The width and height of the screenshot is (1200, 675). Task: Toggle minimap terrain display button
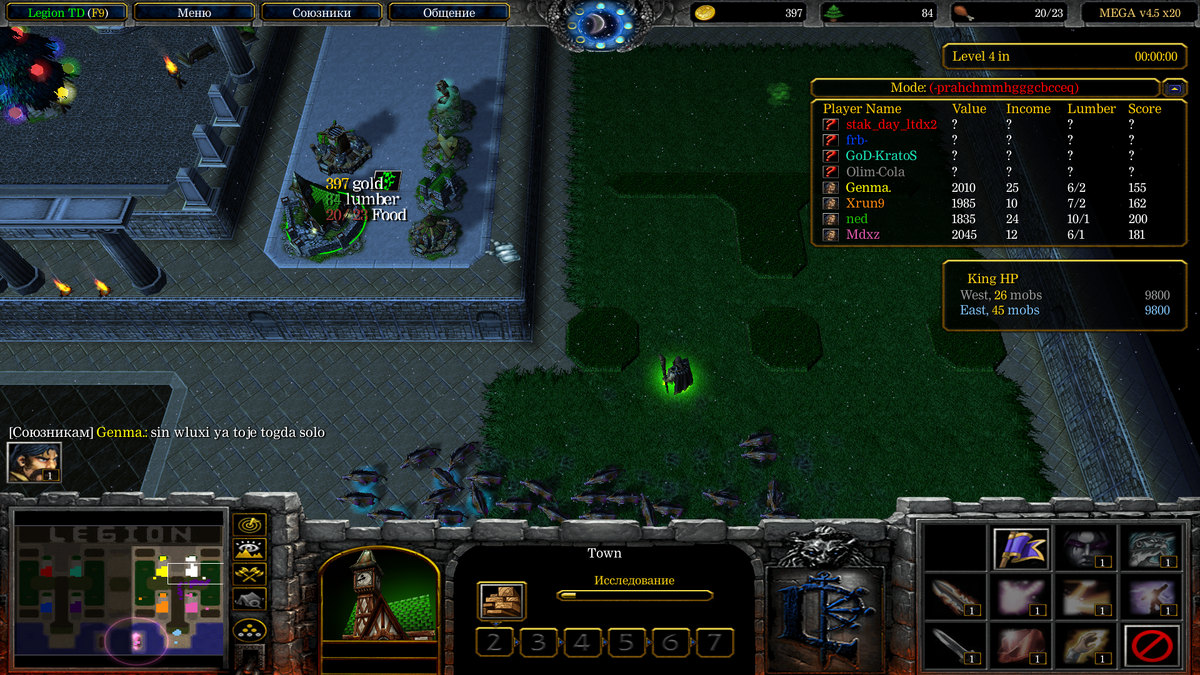(249, 549)
